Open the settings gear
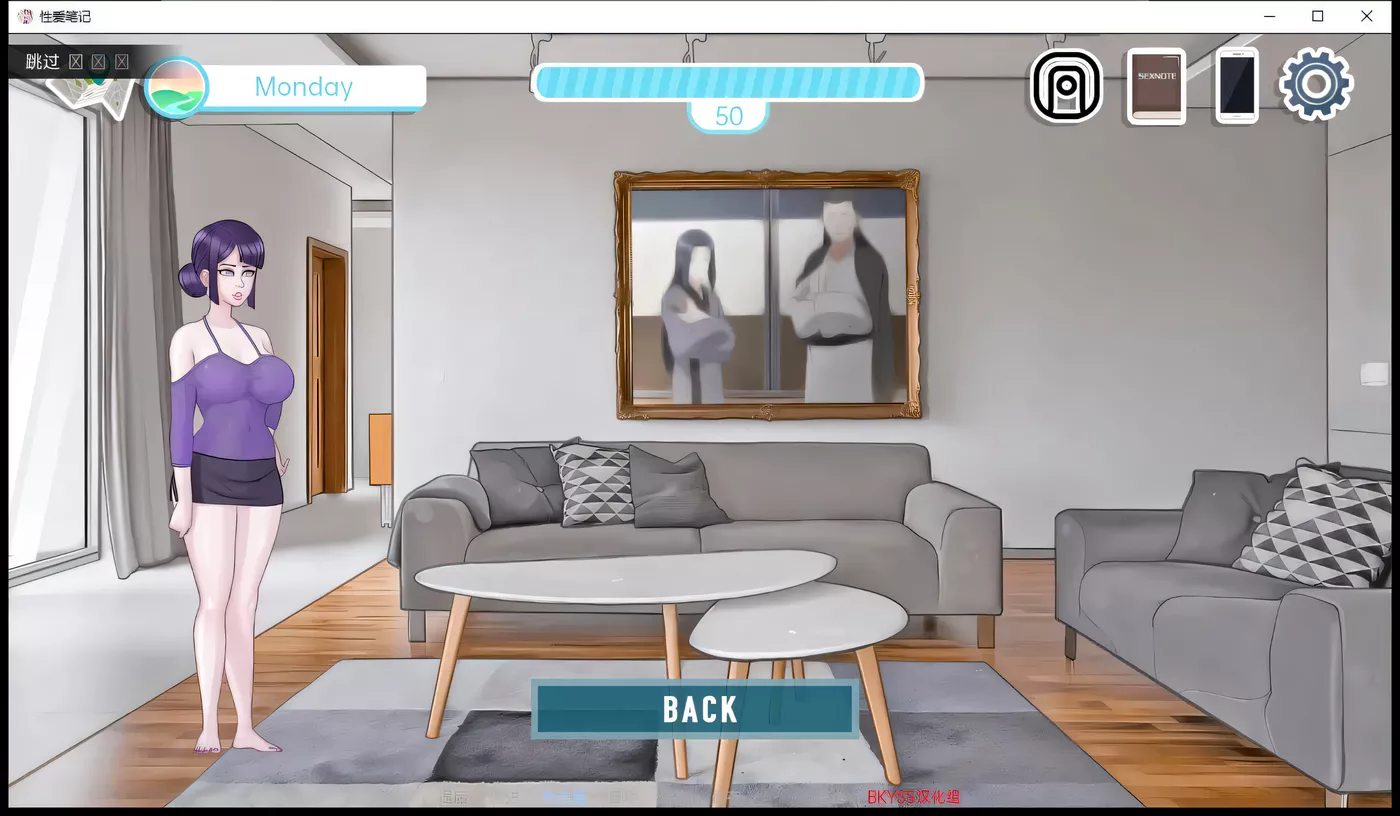Image resolution: width=1400 pixels, height=816 pixels. click(1316, 85)
